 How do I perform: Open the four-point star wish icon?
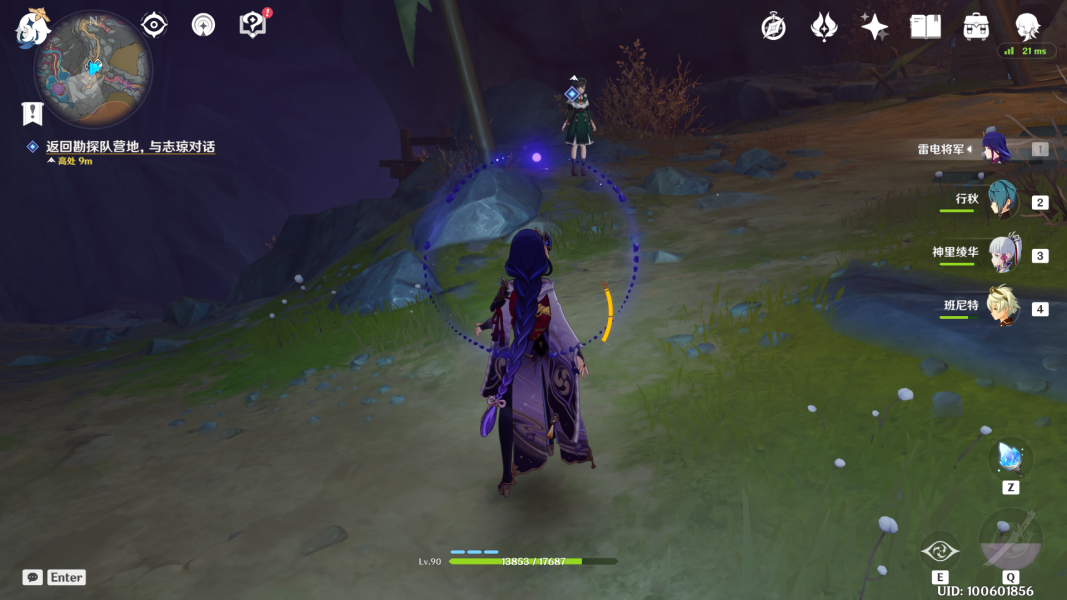874,27
